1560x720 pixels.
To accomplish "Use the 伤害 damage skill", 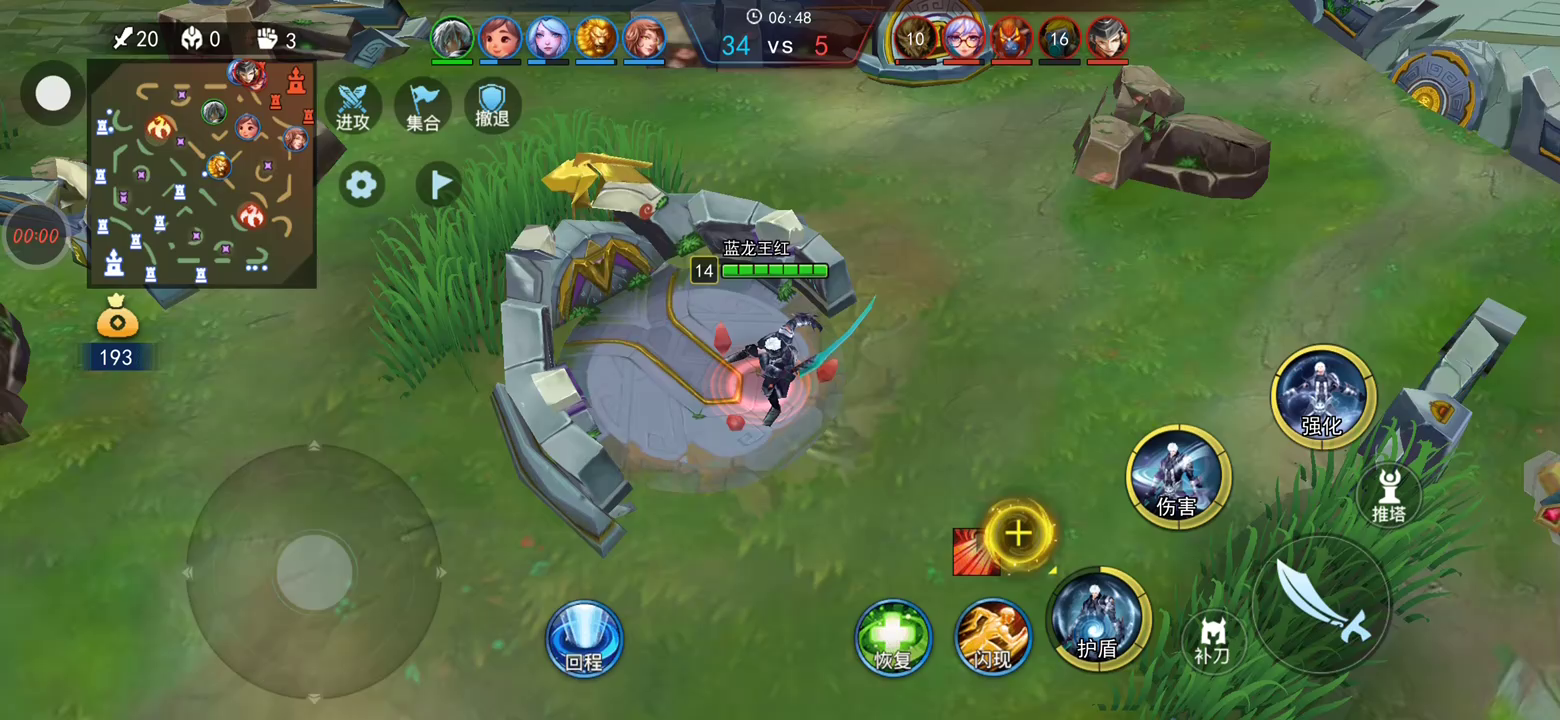I will click(x=1178, y=476).
